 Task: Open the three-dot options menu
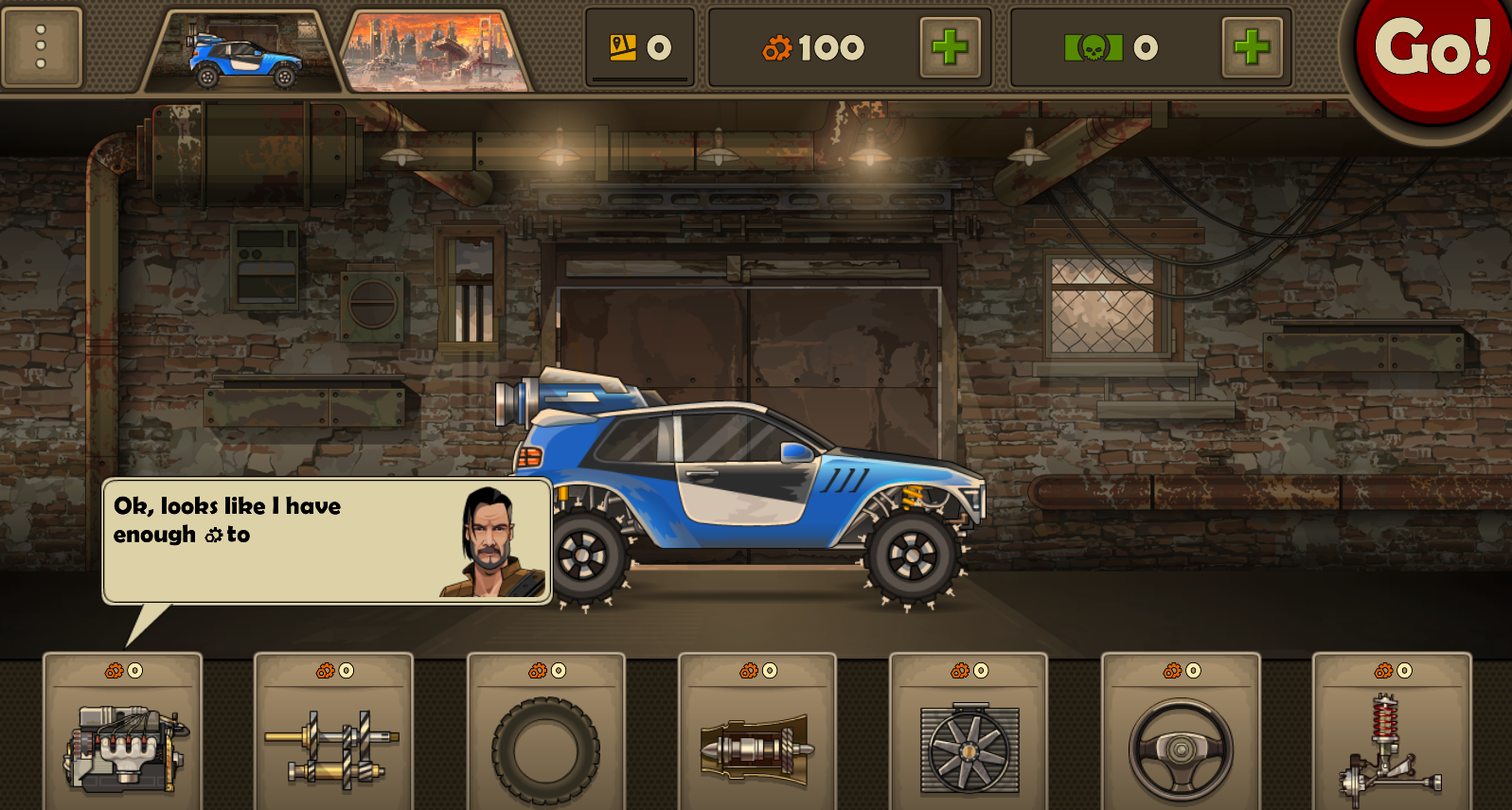[x=42, y=46]
